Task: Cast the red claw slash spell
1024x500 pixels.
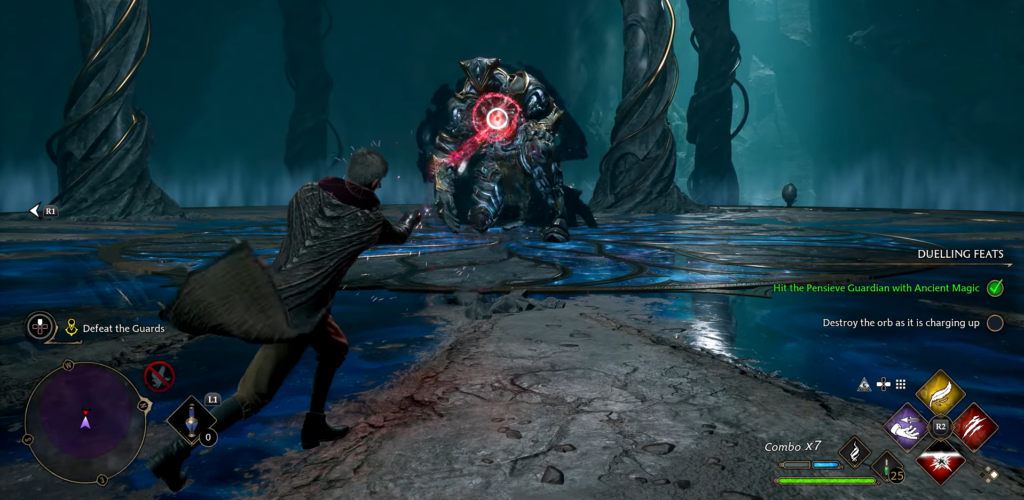Action: tap(974, 427)
